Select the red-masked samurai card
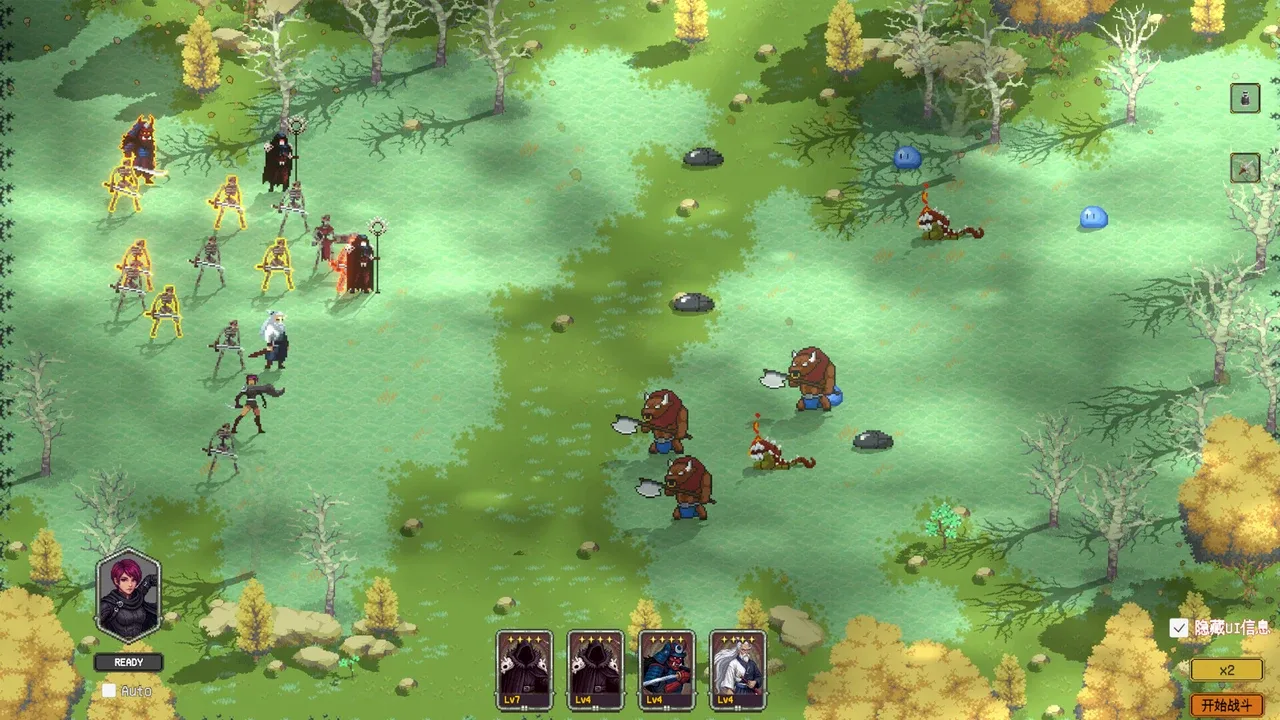Image resolution: width=1280 pixels, height=720 pixels. point(667,669)
